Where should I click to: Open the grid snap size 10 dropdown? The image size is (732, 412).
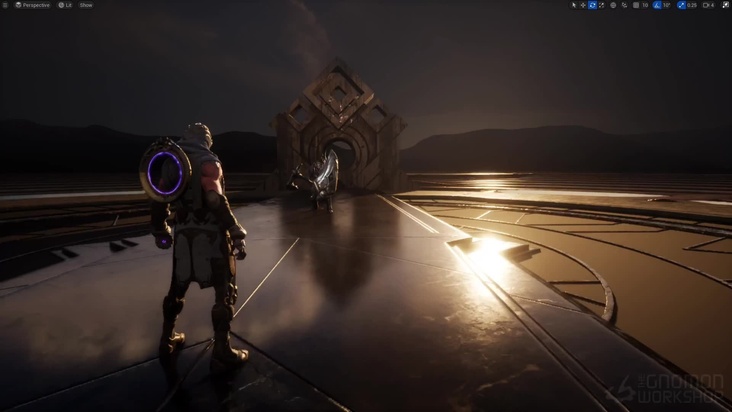point(646,5)
